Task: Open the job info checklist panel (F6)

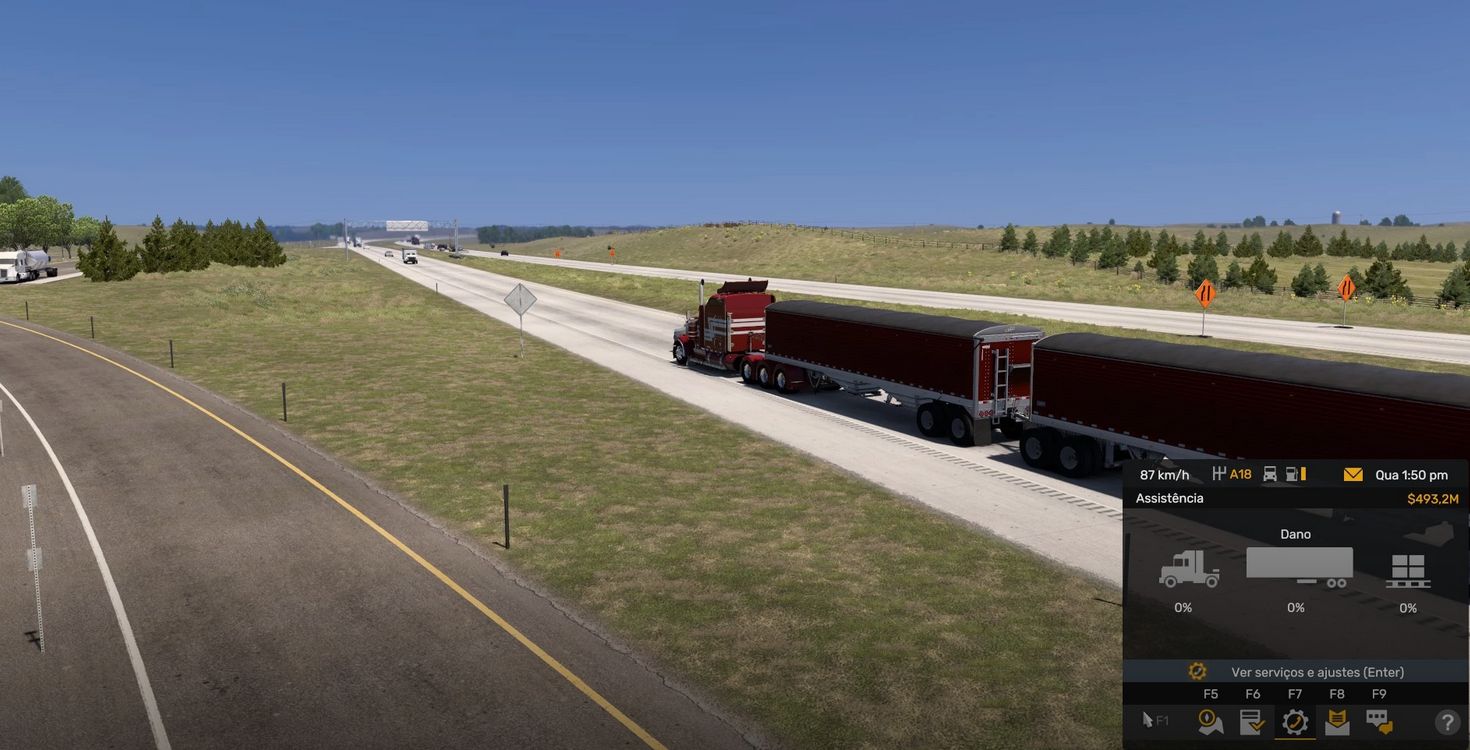Action: pyautogui.click(x=1252, y=720)
